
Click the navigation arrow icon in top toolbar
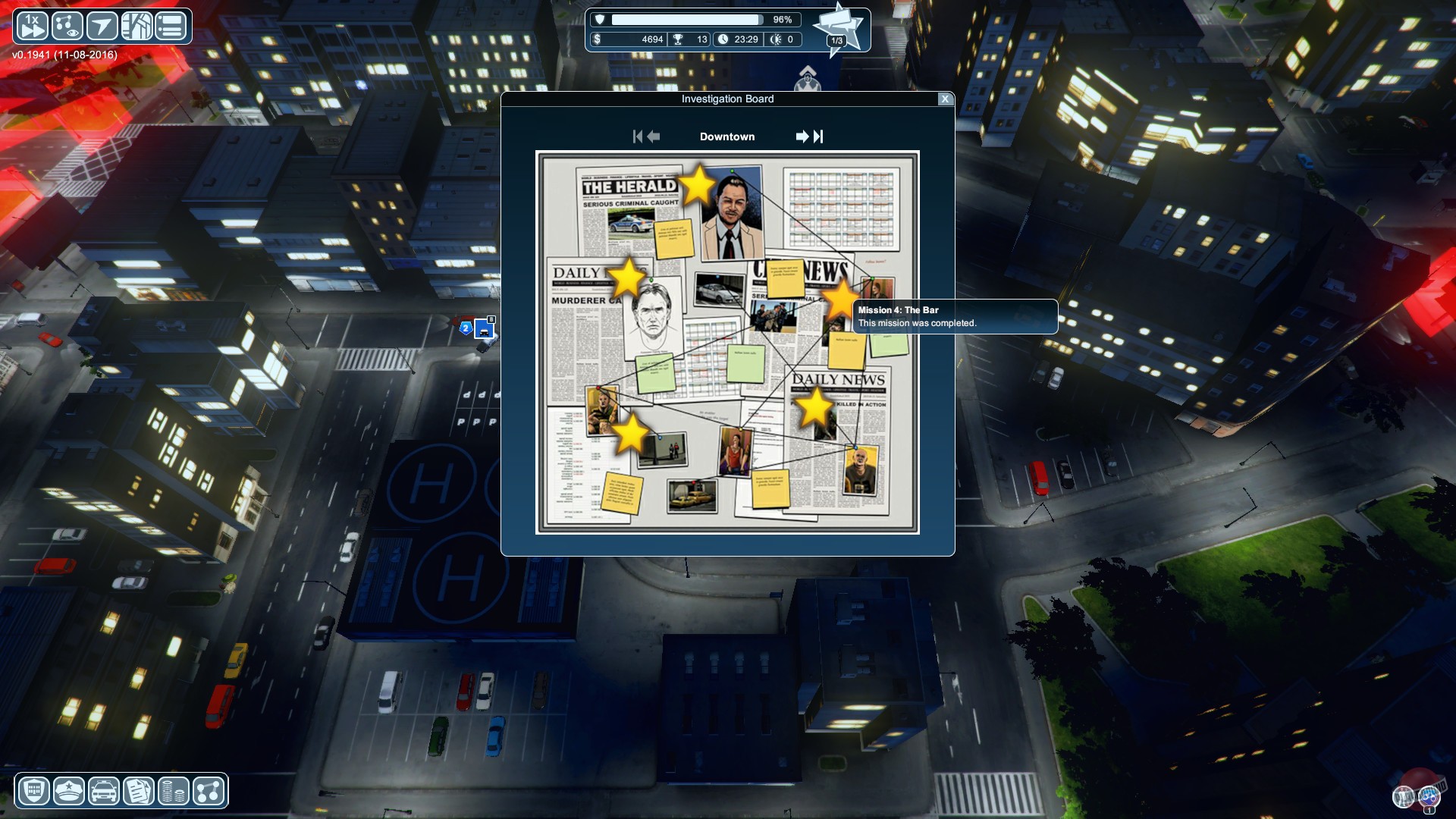pos(102,25)
